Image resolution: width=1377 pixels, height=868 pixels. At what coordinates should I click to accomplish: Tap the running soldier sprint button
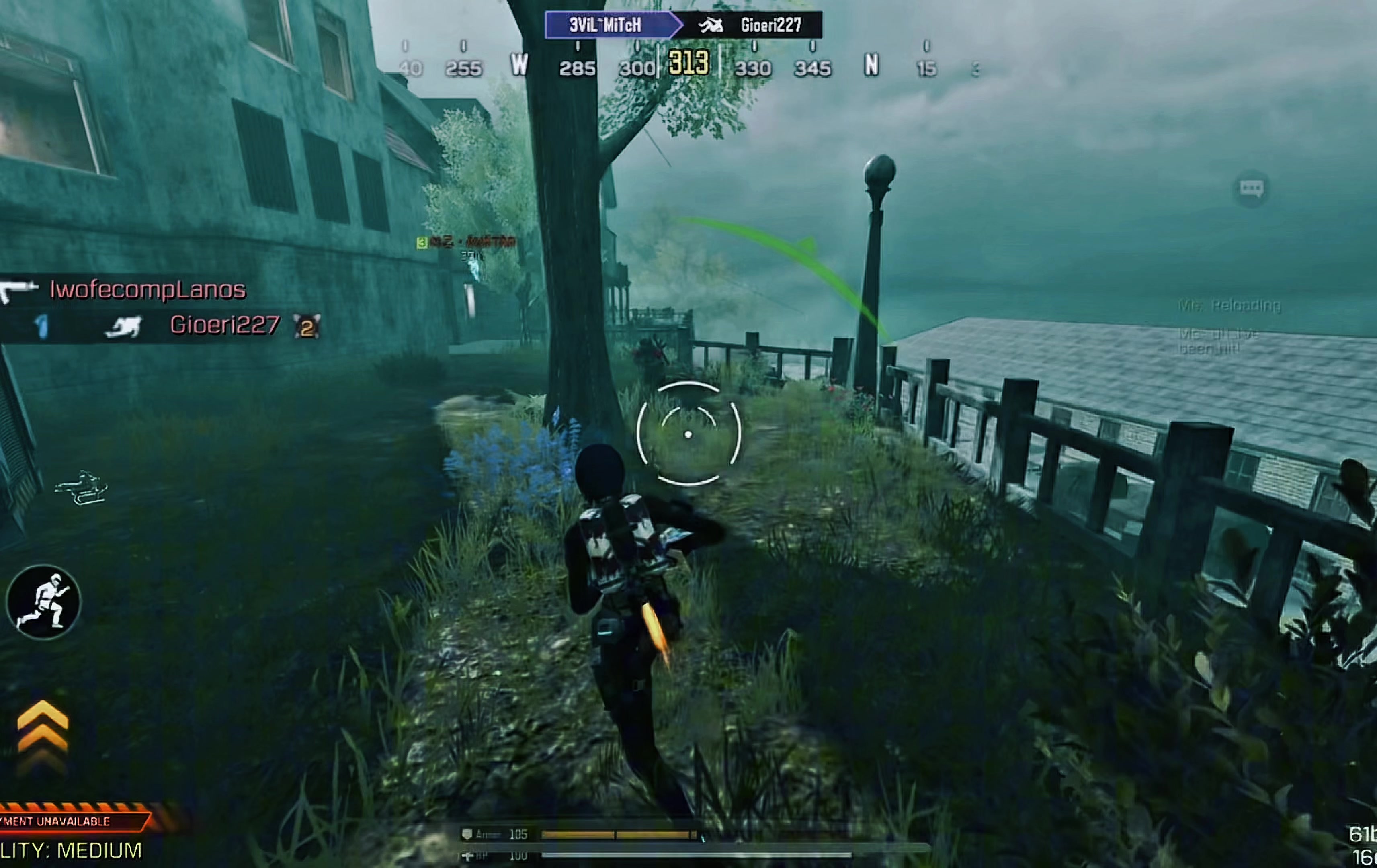[43, 601]
